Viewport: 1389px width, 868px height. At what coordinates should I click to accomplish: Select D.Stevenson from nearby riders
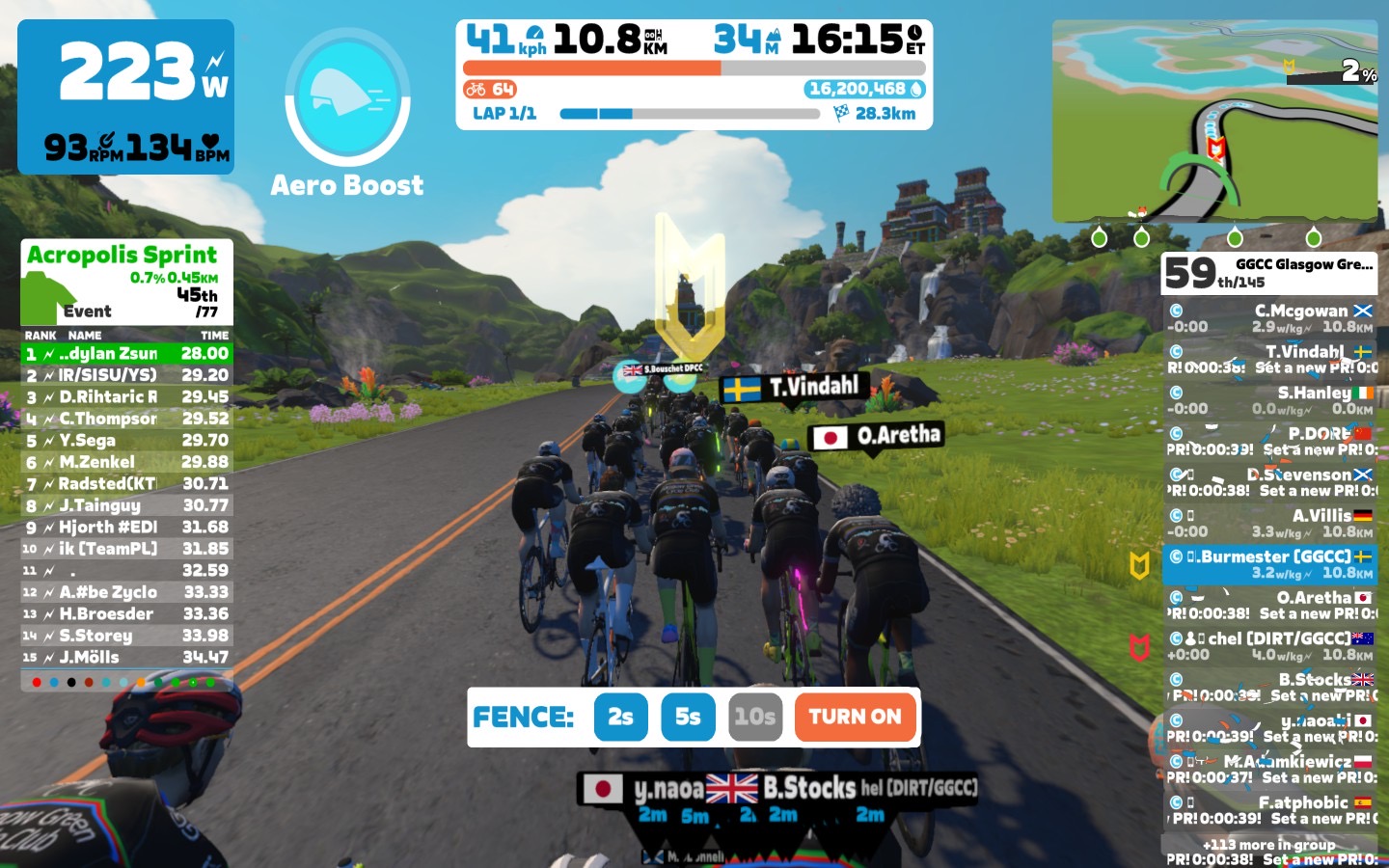click(1269, 482)
